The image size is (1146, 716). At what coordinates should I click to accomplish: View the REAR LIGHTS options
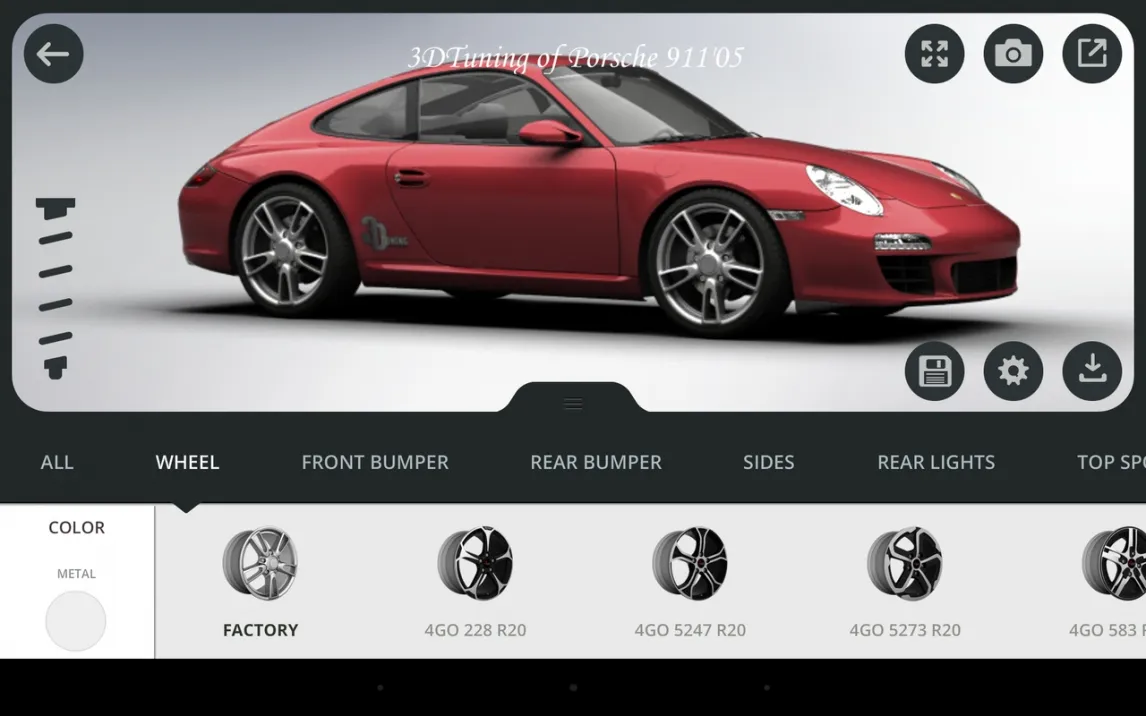click(936, 462)
